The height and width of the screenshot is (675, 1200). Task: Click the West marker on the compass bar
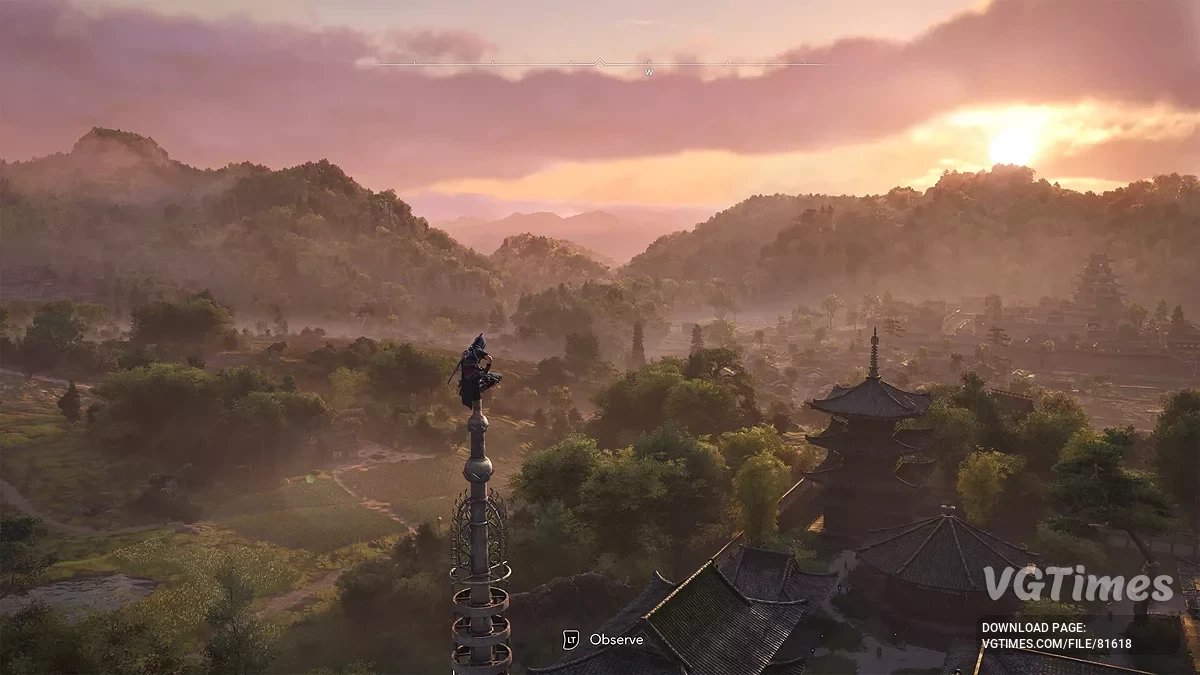pyautogui.click(x=648, y=72)
